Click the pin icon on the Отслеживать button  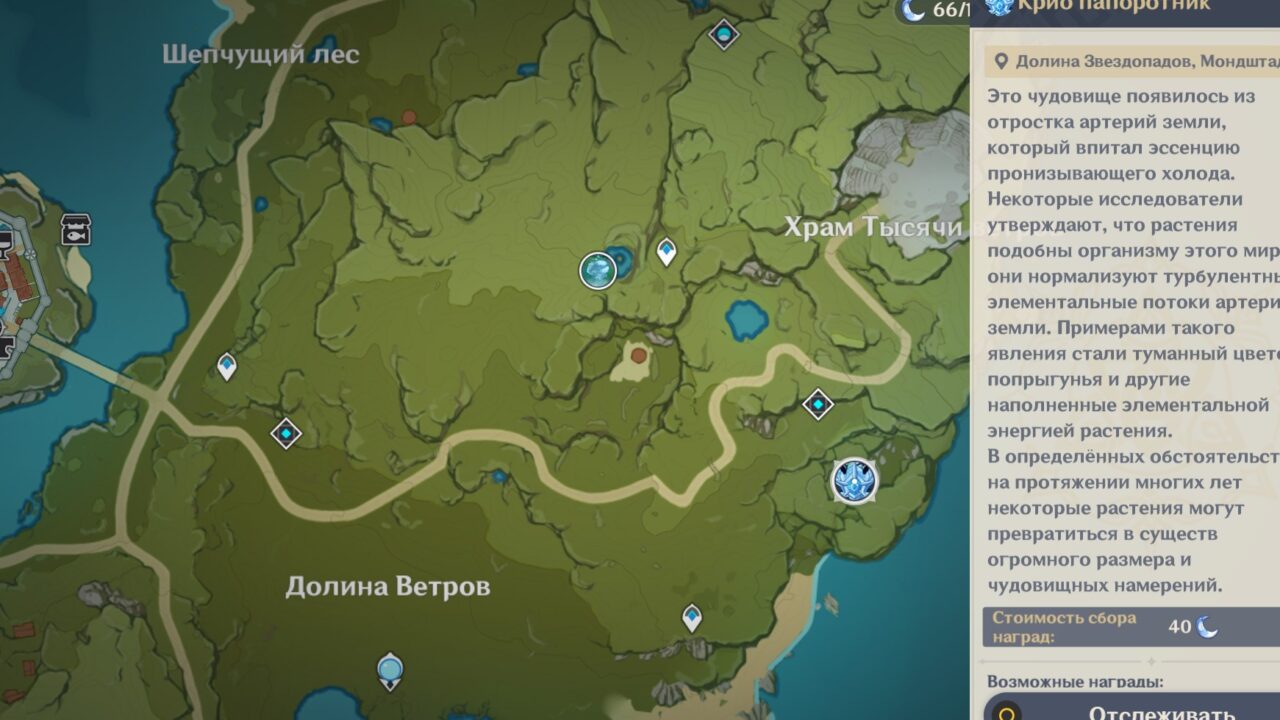click(1005, 712)
